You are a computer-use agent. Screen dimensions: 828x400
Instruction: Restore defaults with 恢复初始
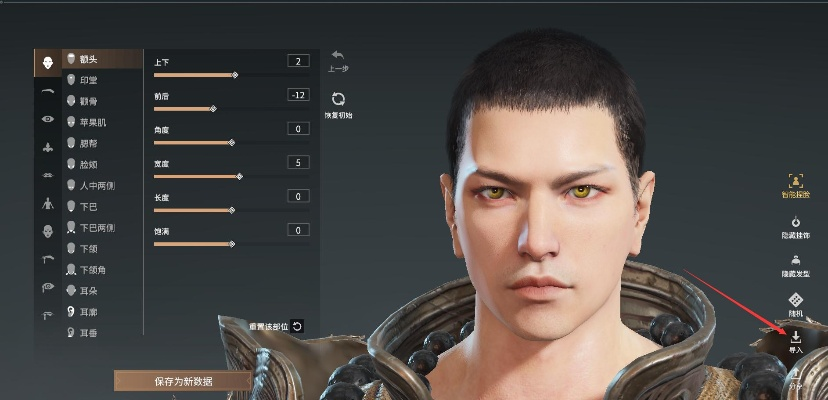pos(338,102)
